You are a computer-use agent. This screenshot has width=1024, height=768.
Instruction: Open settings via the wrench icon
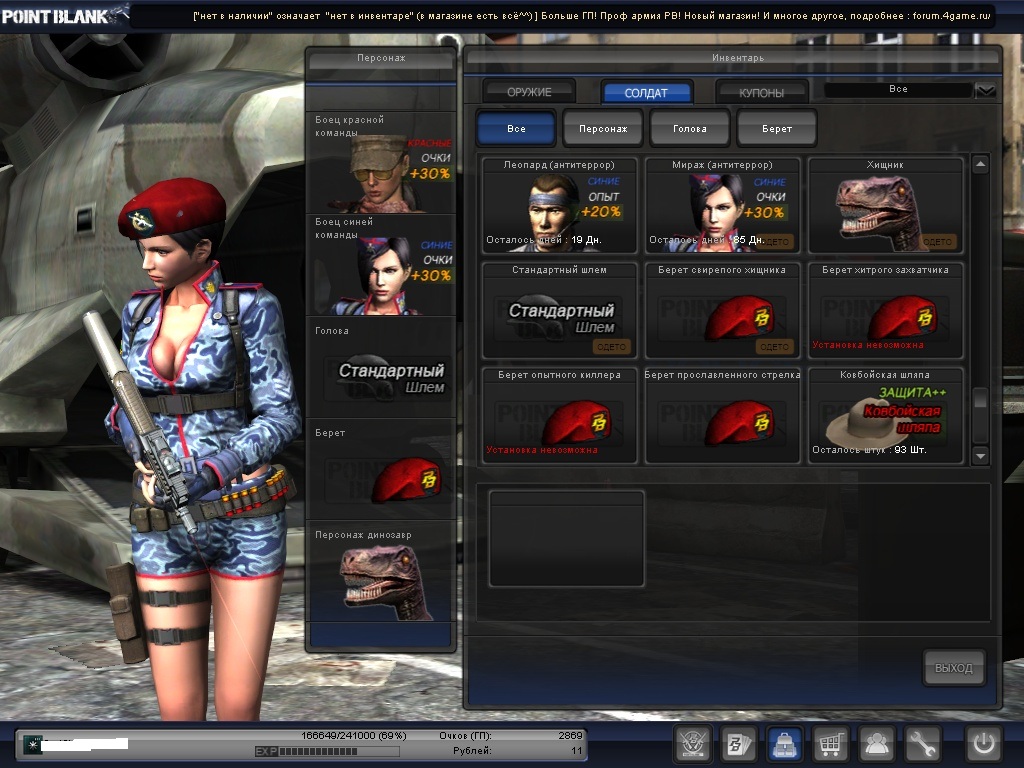tap(922, 744)
